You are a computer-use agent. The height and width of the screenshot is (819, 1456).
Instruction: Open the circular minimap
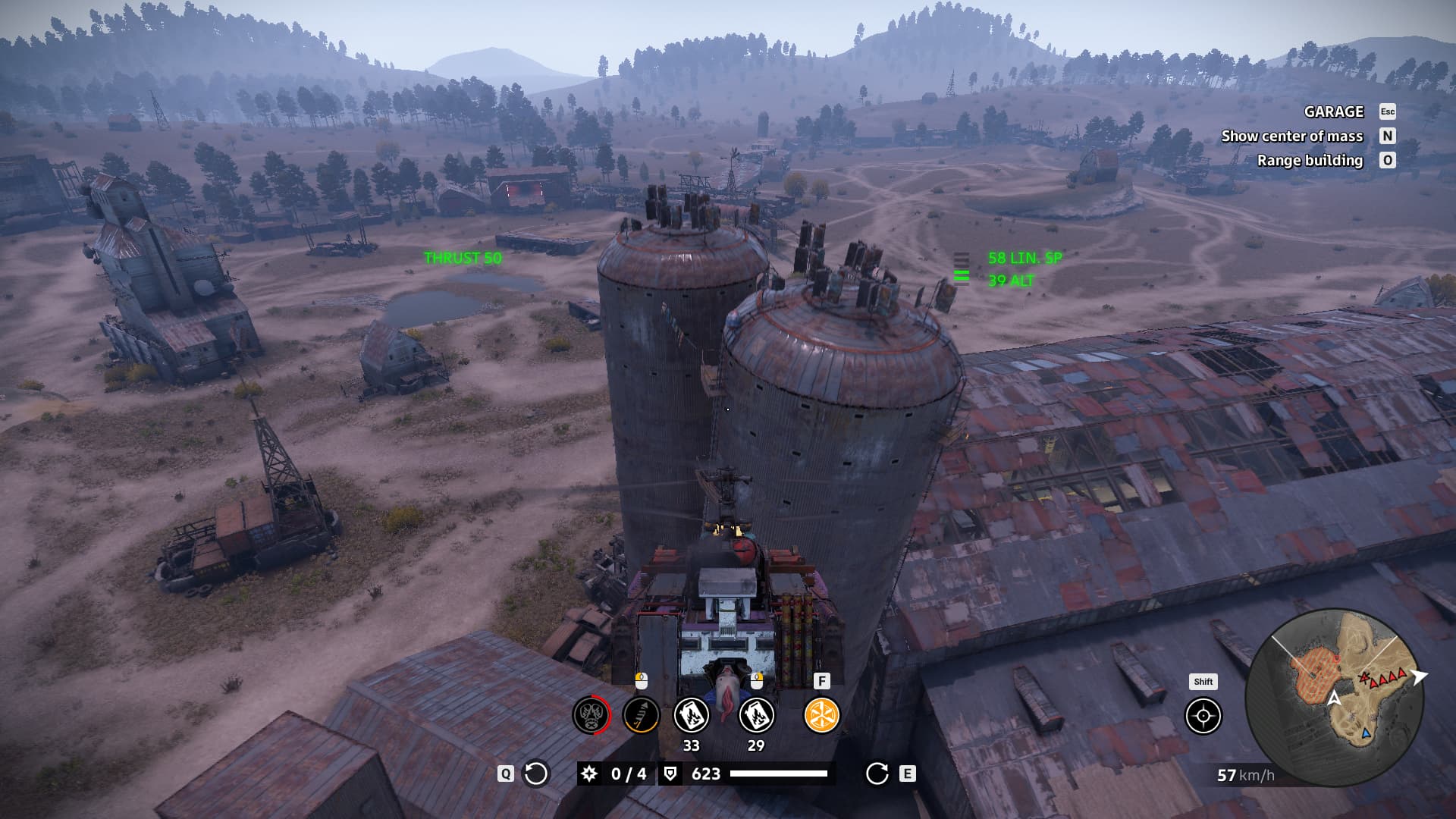(x=1335, y=698)
